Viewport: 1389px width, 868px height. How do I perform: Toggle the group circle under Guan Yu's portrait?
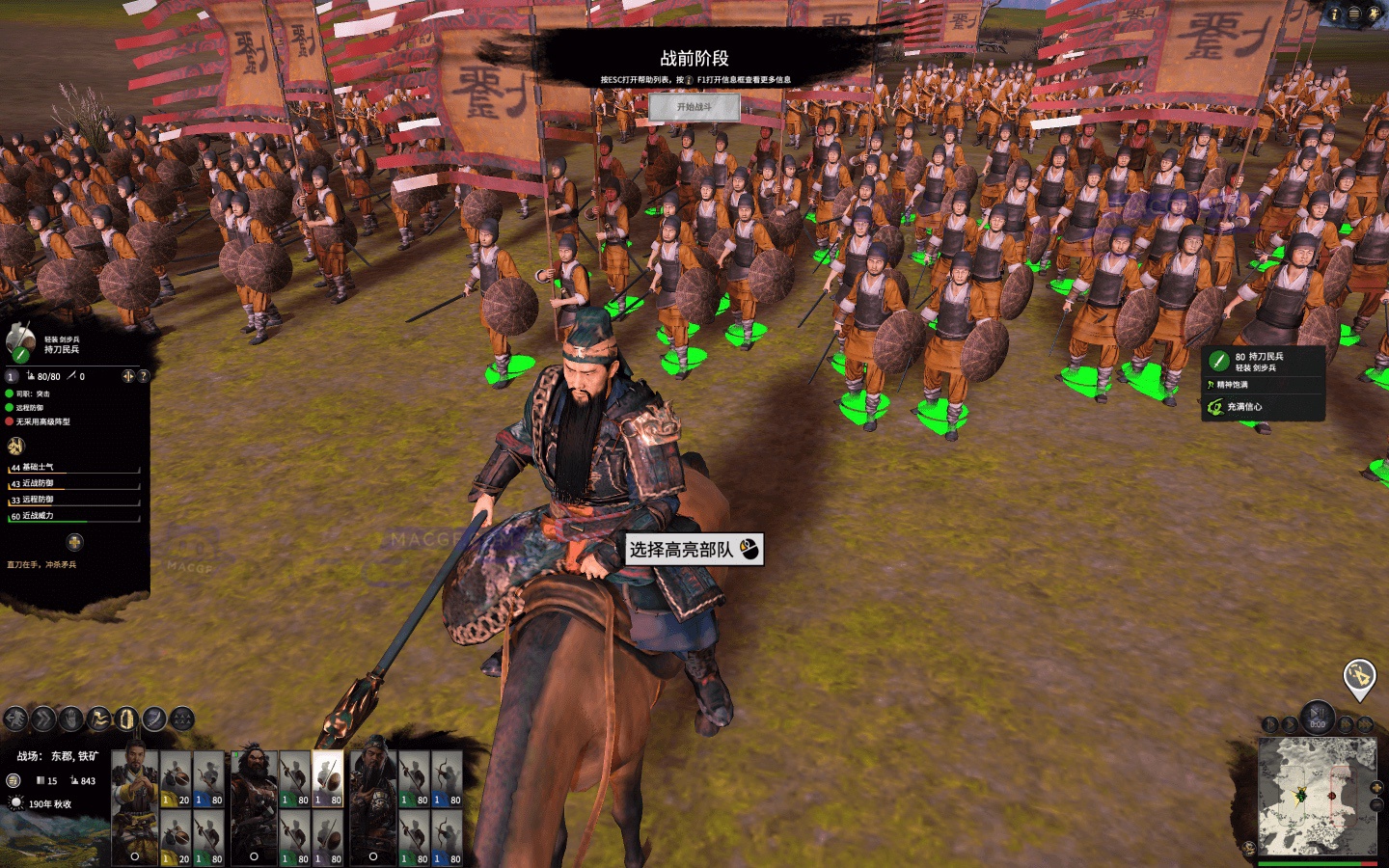click(x=373, y=856)
